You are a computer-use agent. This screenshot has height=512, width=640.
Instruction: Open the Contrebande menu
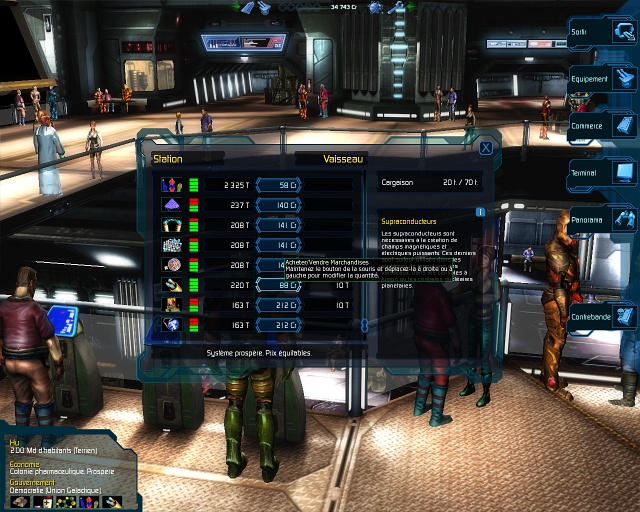coord(602,317)
